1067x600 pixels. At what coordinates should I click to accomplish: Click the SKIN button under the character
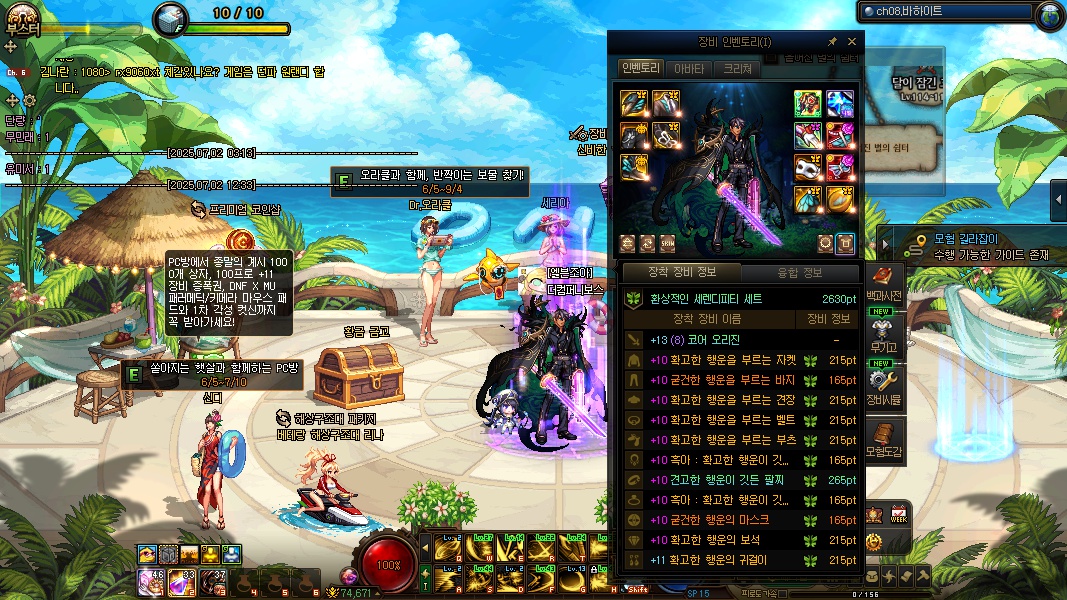pos(668,243)
